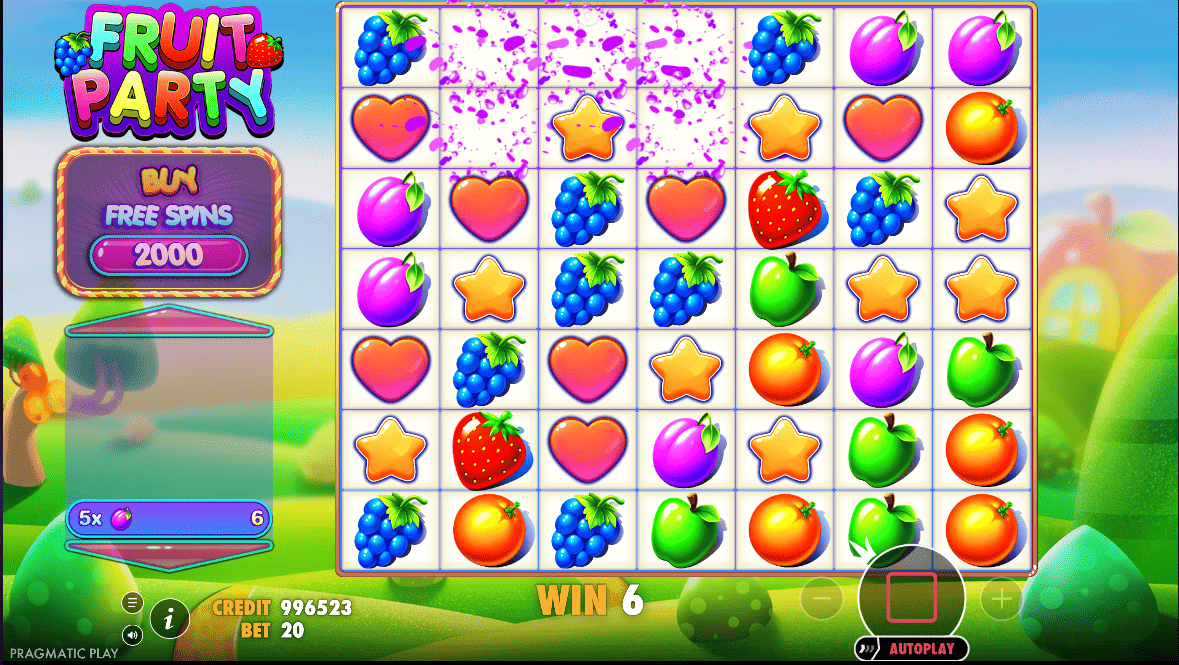Stop the spin with the red square button
Screen dimensions: 1179x665
pyautogui.click(x=911, y=597)
